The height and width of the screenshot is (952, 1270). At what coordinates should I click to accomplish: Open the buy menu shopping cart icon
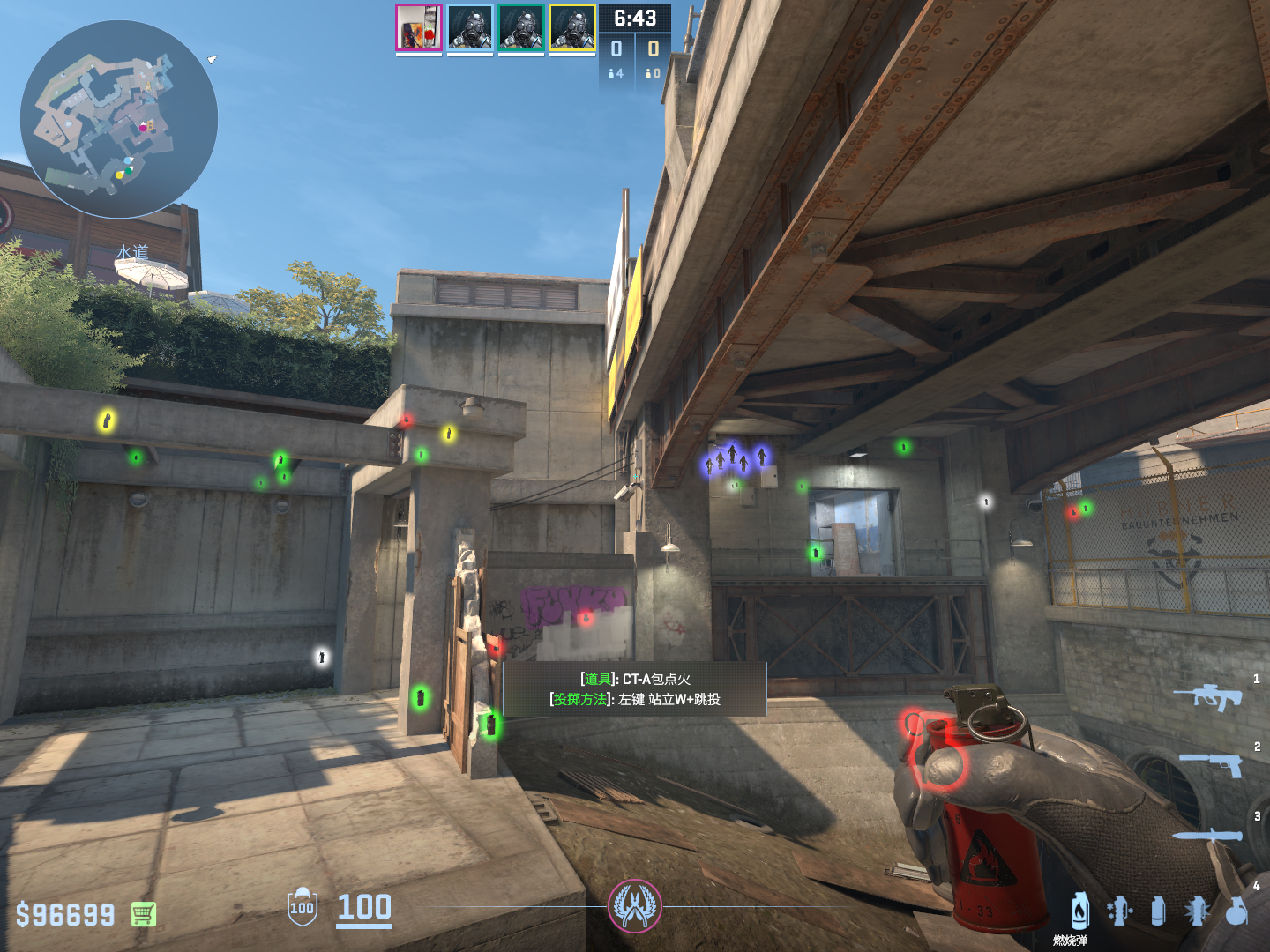click(x=144, y=914)
